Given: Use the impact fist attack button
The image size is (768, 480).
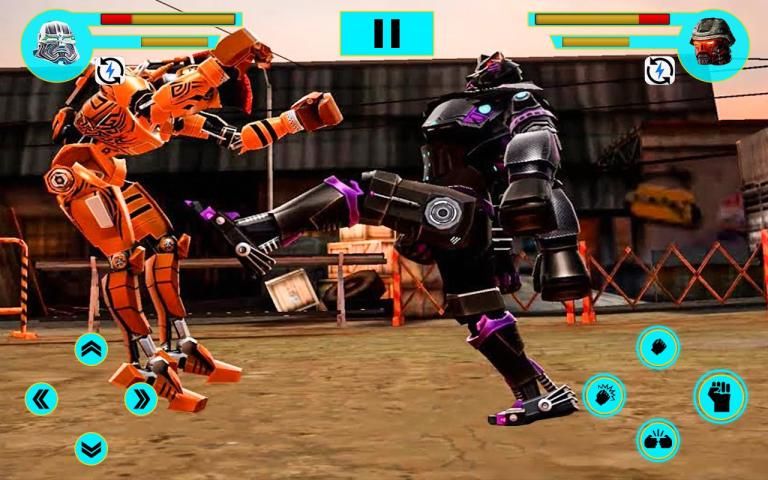Looking at the screenshot, I should (604, 396).
